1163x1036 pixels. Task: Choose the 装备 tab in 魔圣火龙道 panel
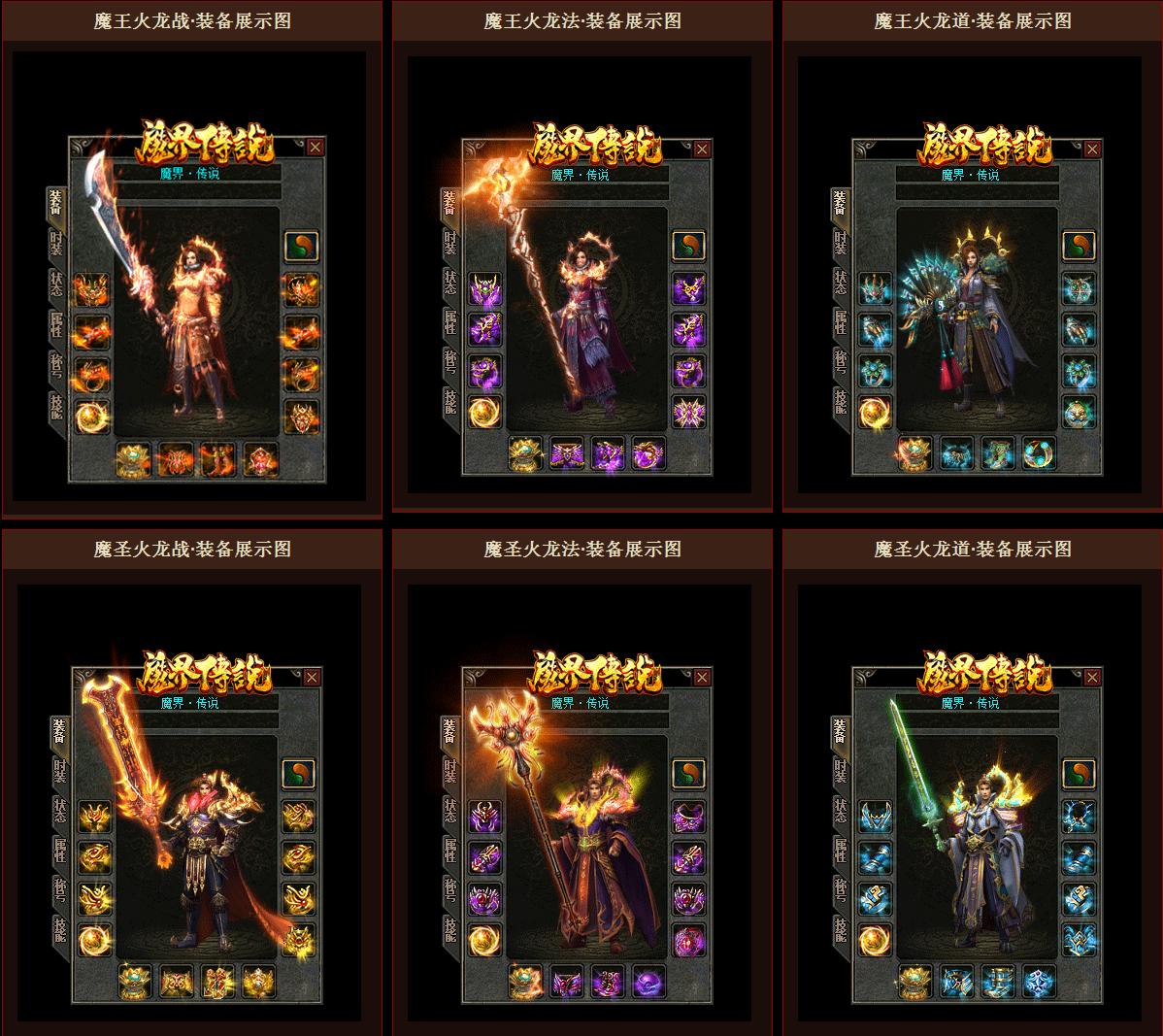[841, 731]
